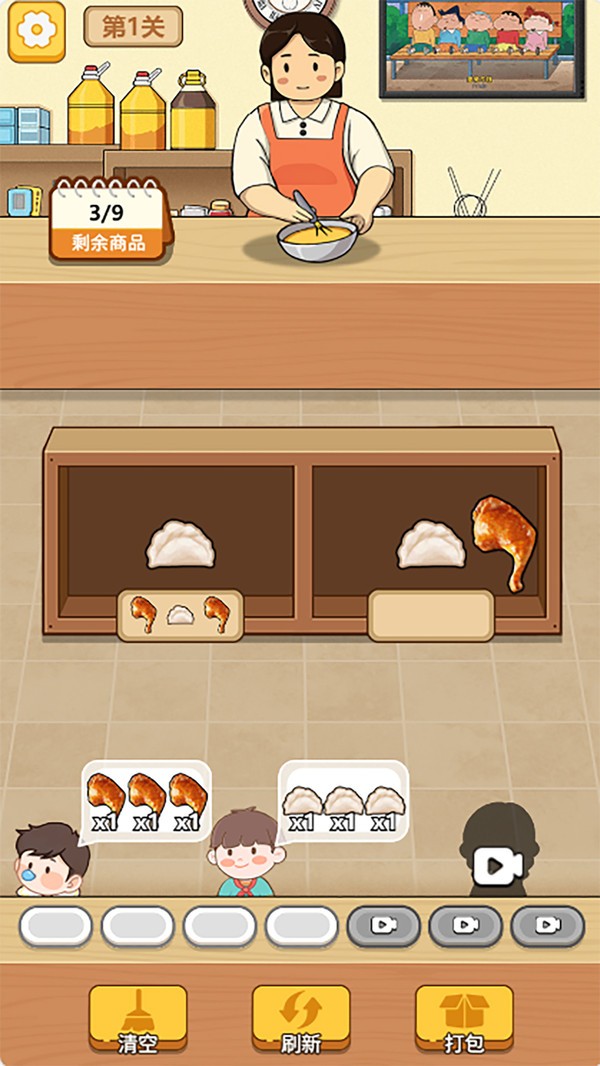Screen dimensions: 600x1066
Task: Open the gear settings menu
Action: tap(37, 30)
